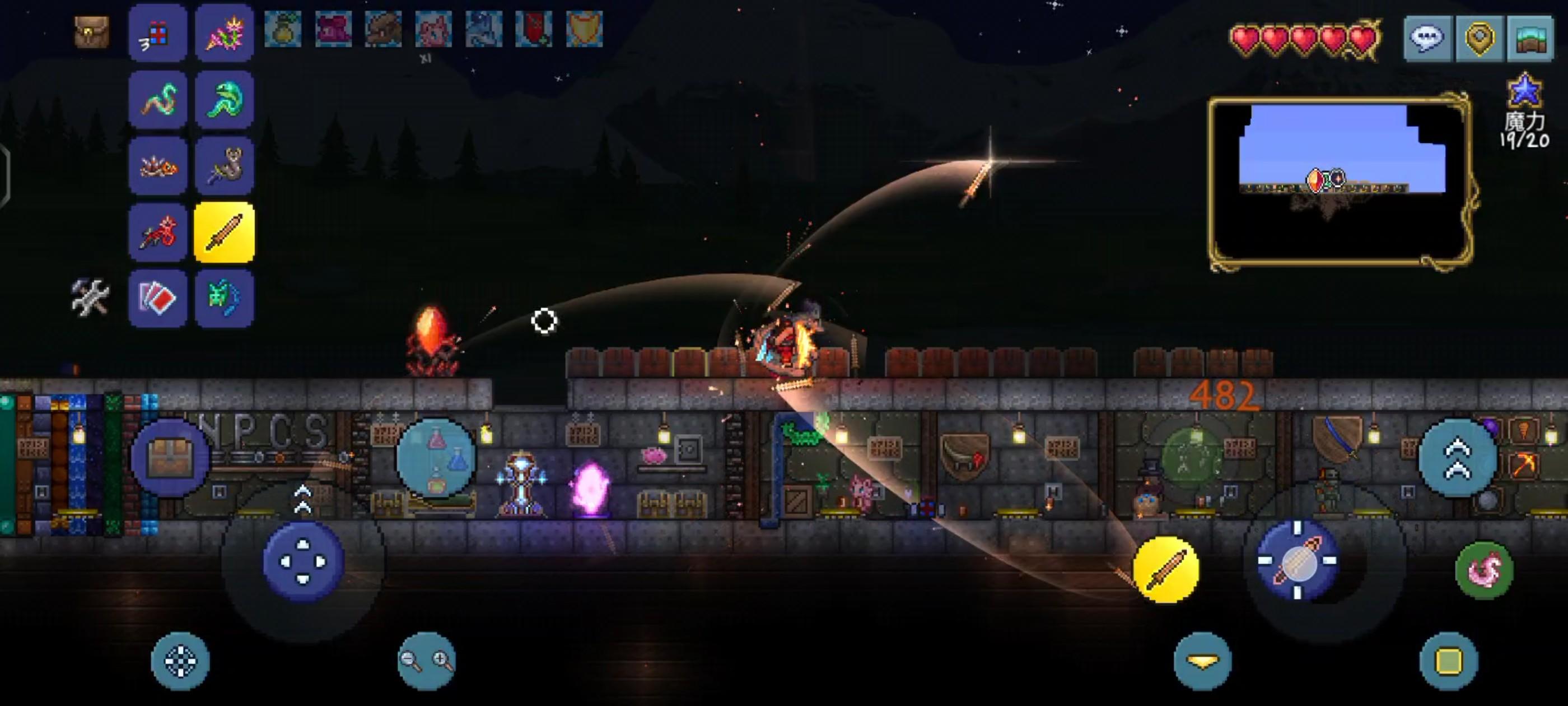The width and height of the screenshot is (1568, 706).
Task: Tap the minimap
Action: 1340,181
